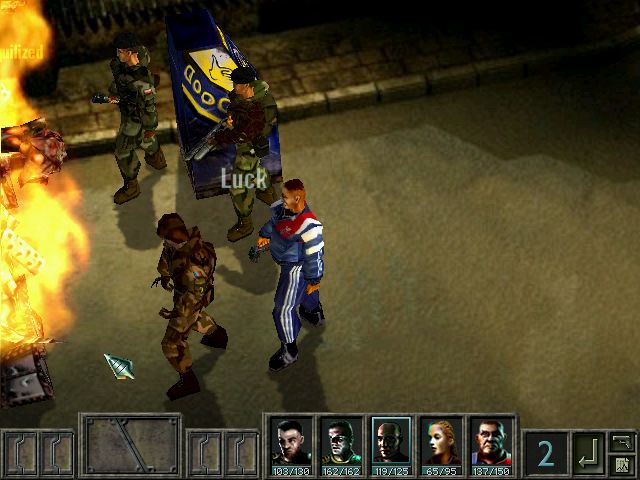Select the blonde woman squad portrait
The height and width of the screenshot is (480, 640).
click(441, 443)
